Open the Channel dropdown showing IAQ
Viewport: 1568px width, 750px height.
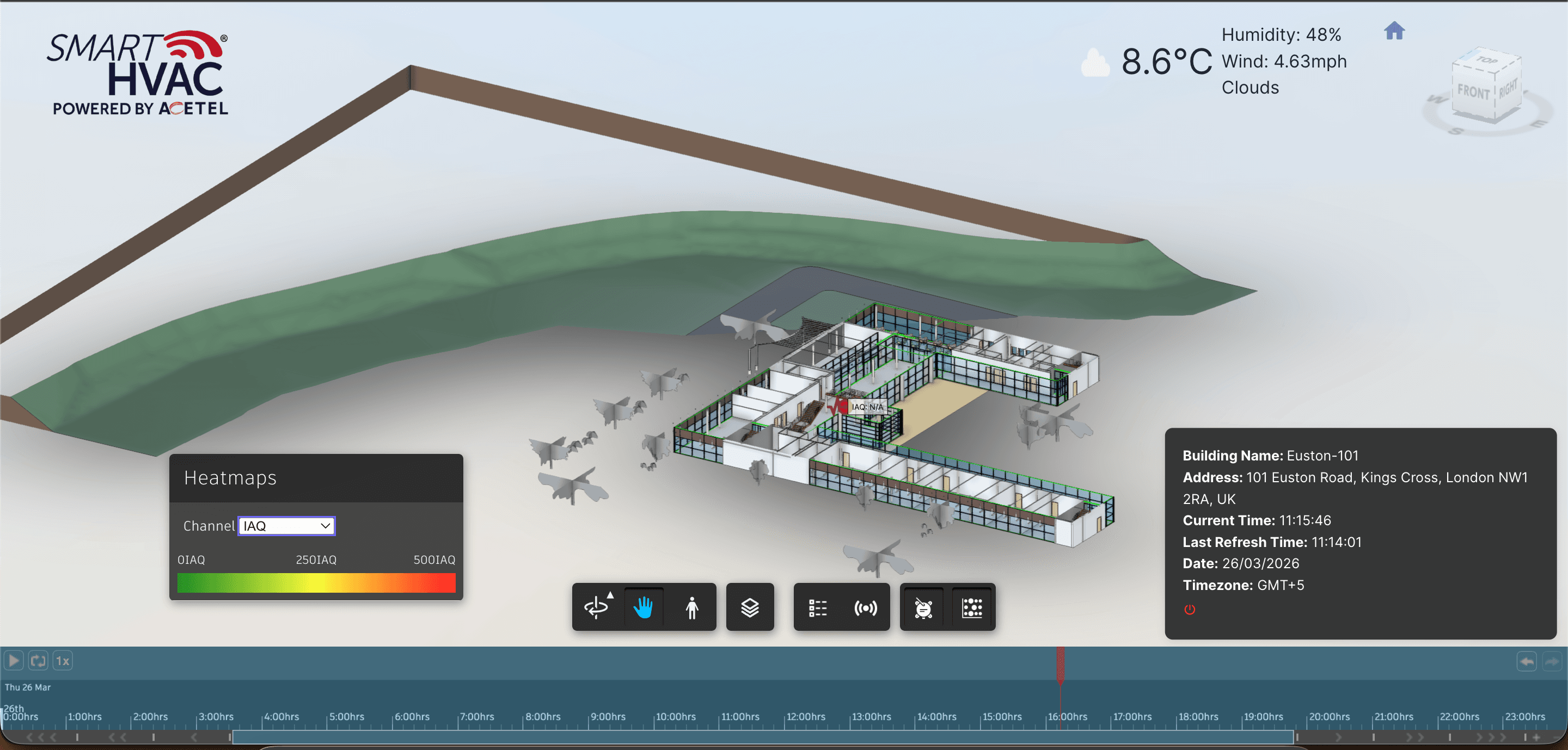tap(285, 526)
